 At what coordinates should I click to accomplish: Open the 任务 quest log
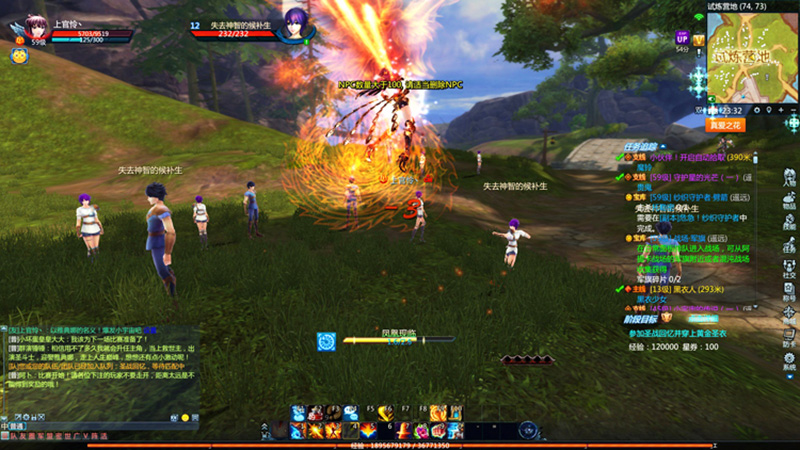pos(789,246)
